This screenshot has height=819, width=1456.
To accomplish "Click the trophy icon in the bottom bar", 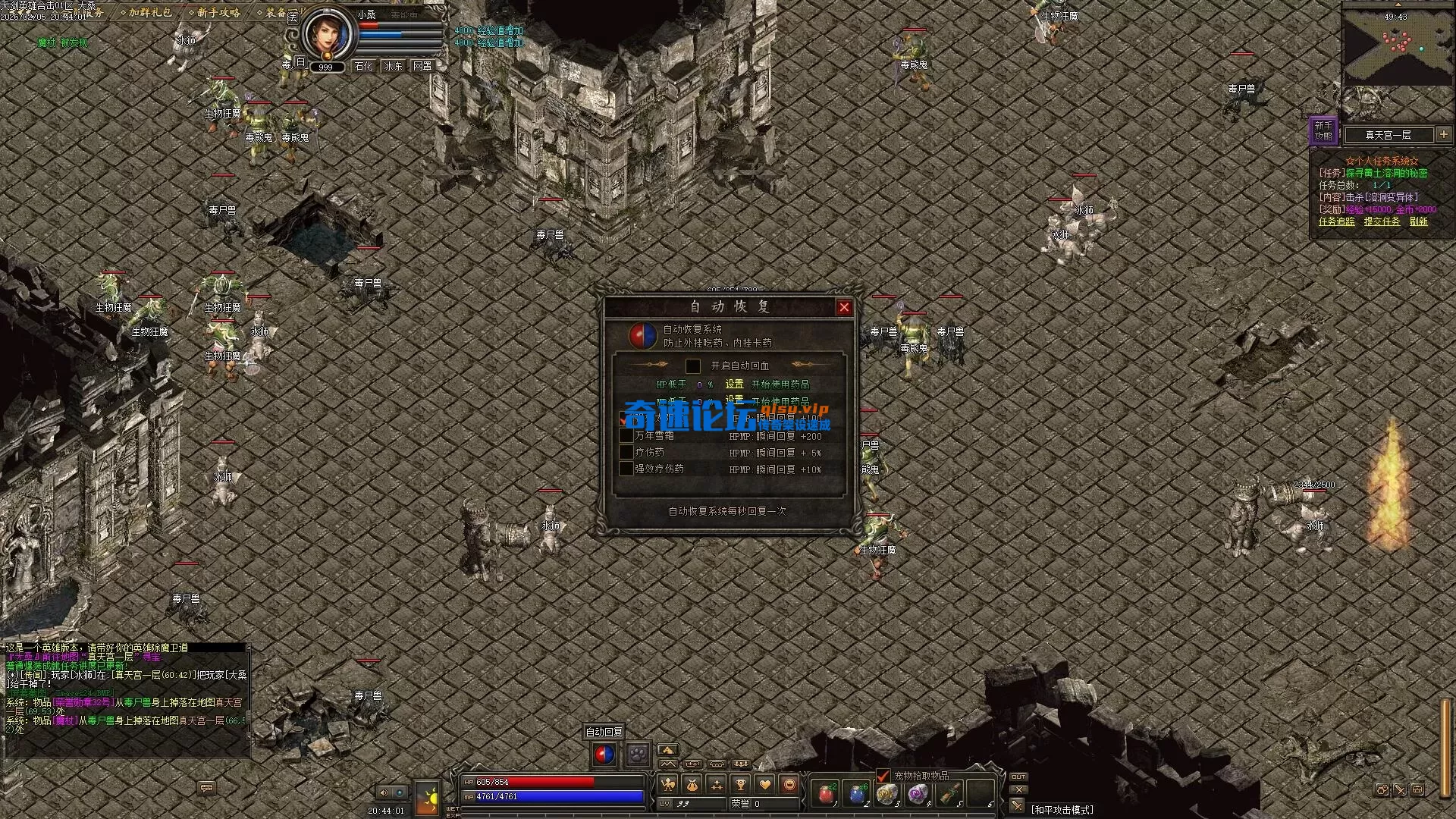I will [740, 785].
